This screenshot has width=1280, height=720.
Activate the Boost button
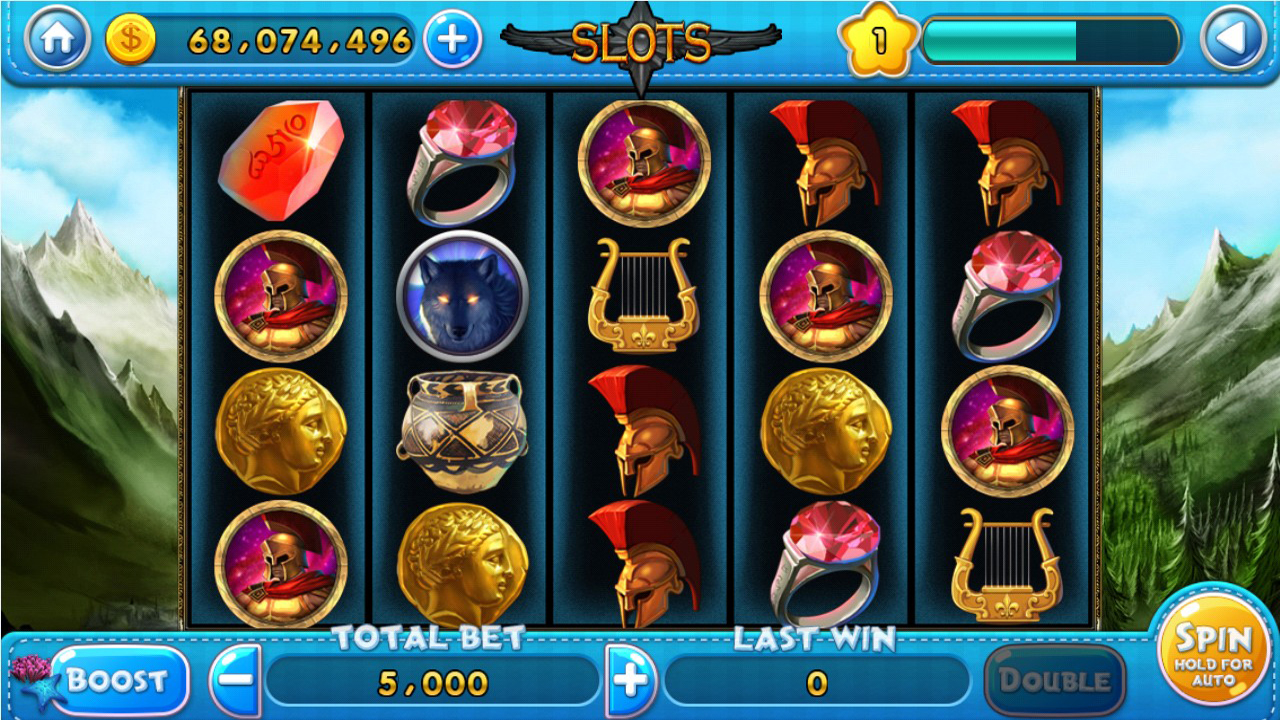(118, 681)
